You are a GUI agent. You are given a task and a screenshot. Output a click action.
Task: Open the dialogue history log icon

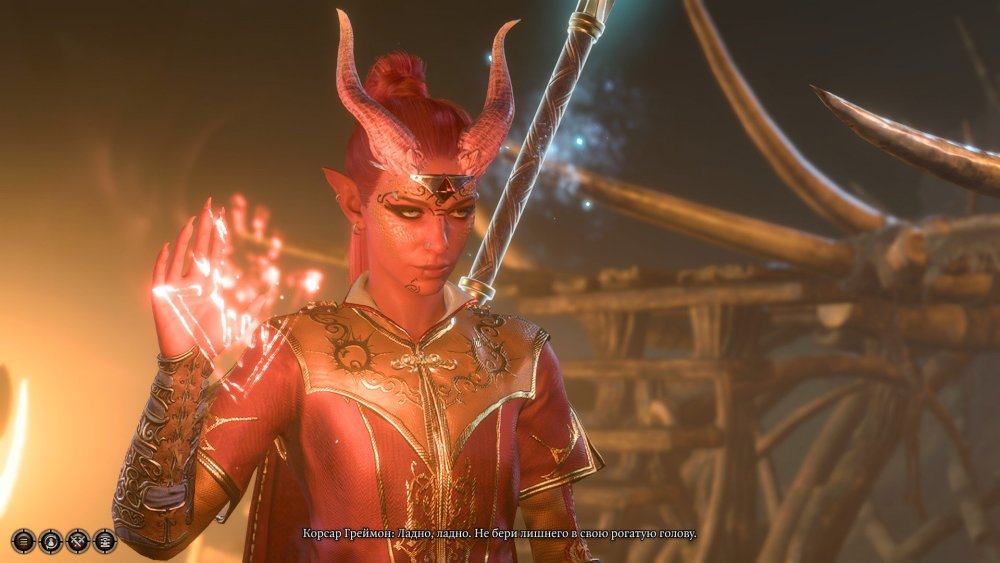pyautogui.click(x=104, y=541)
